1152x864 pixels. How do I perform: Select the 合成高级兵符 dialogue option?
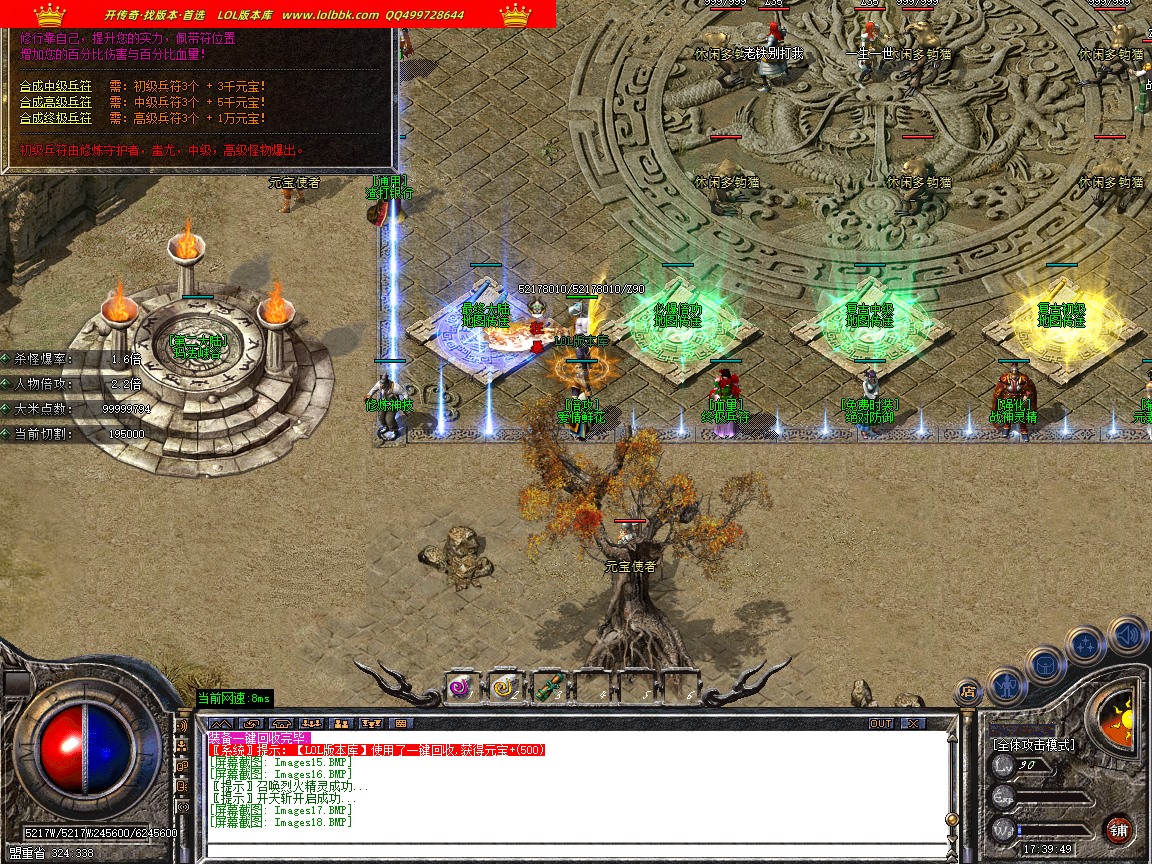click(56, 102)
